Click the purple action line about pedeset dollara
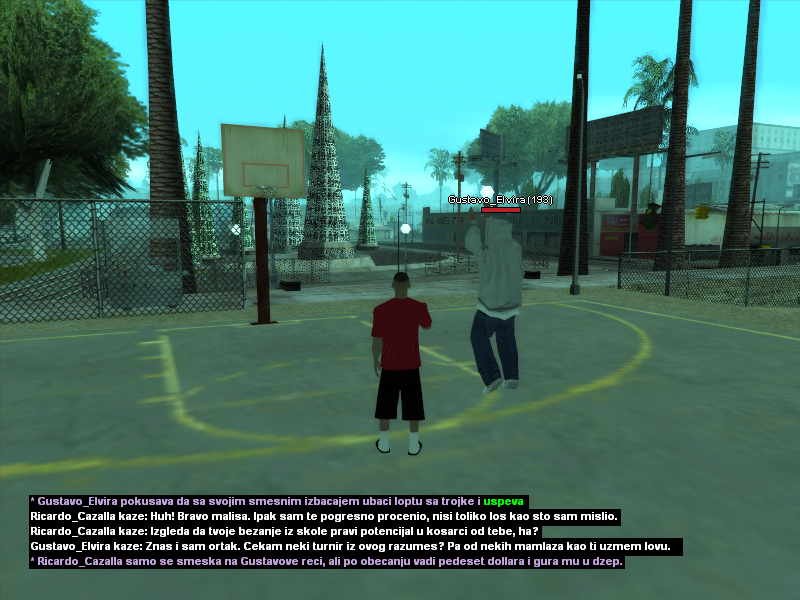This screenshot has height=600, width=800. [327, 562]
